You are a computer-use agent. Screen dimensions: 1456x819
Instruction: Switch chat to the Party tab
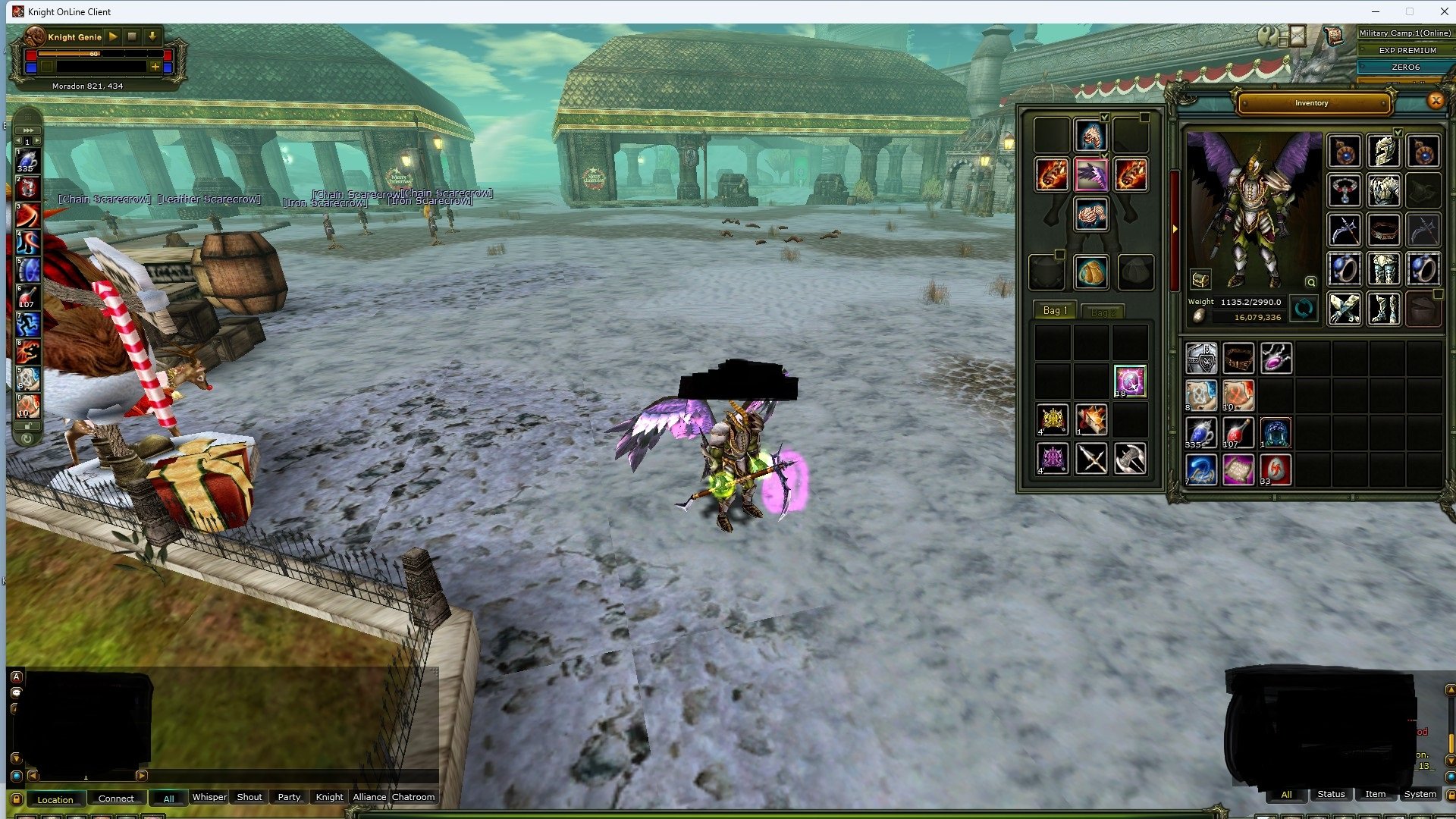click(288, 798)
